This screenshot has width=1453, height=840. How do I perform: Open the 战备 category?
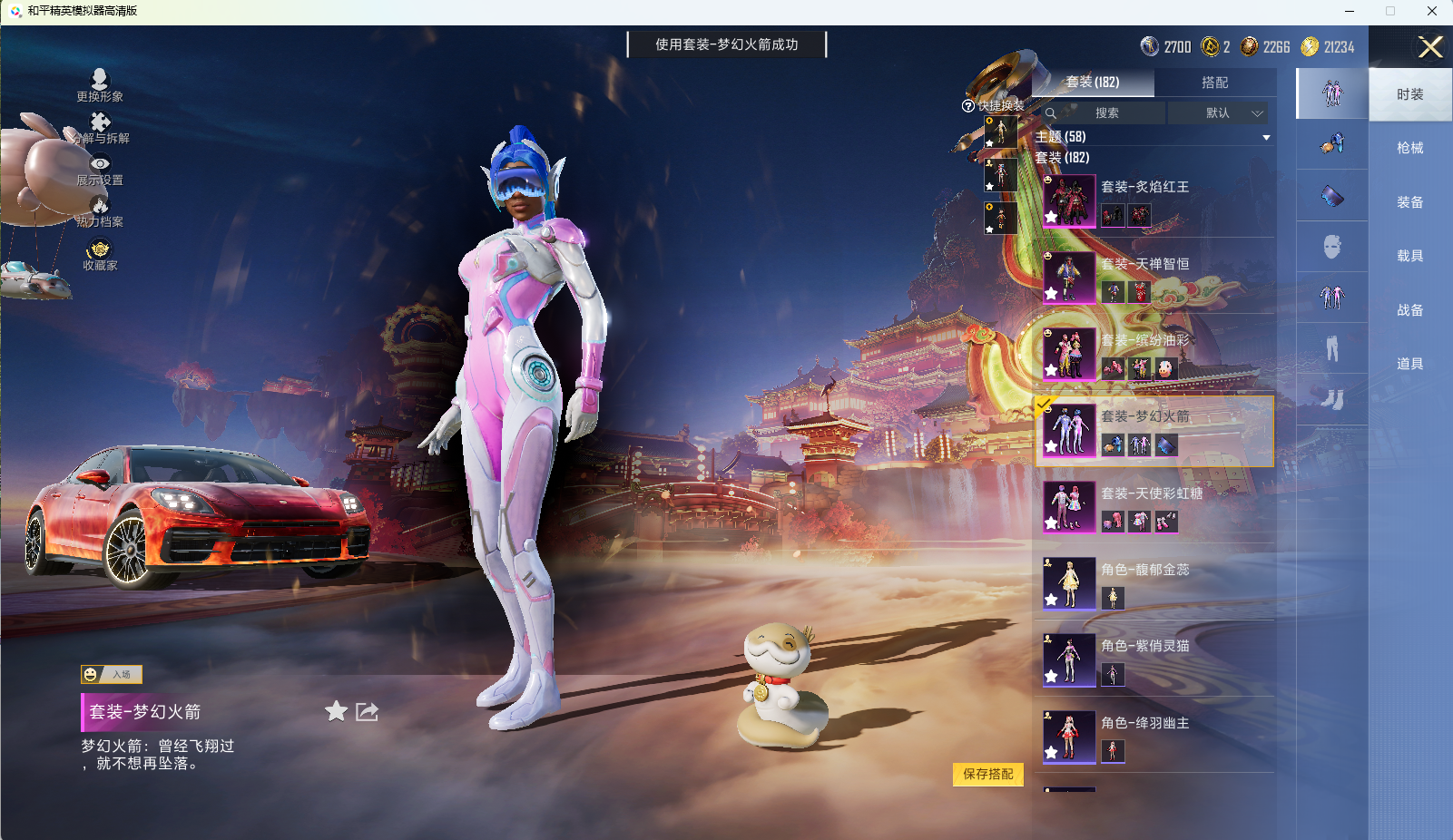[x=1409, y=310]
